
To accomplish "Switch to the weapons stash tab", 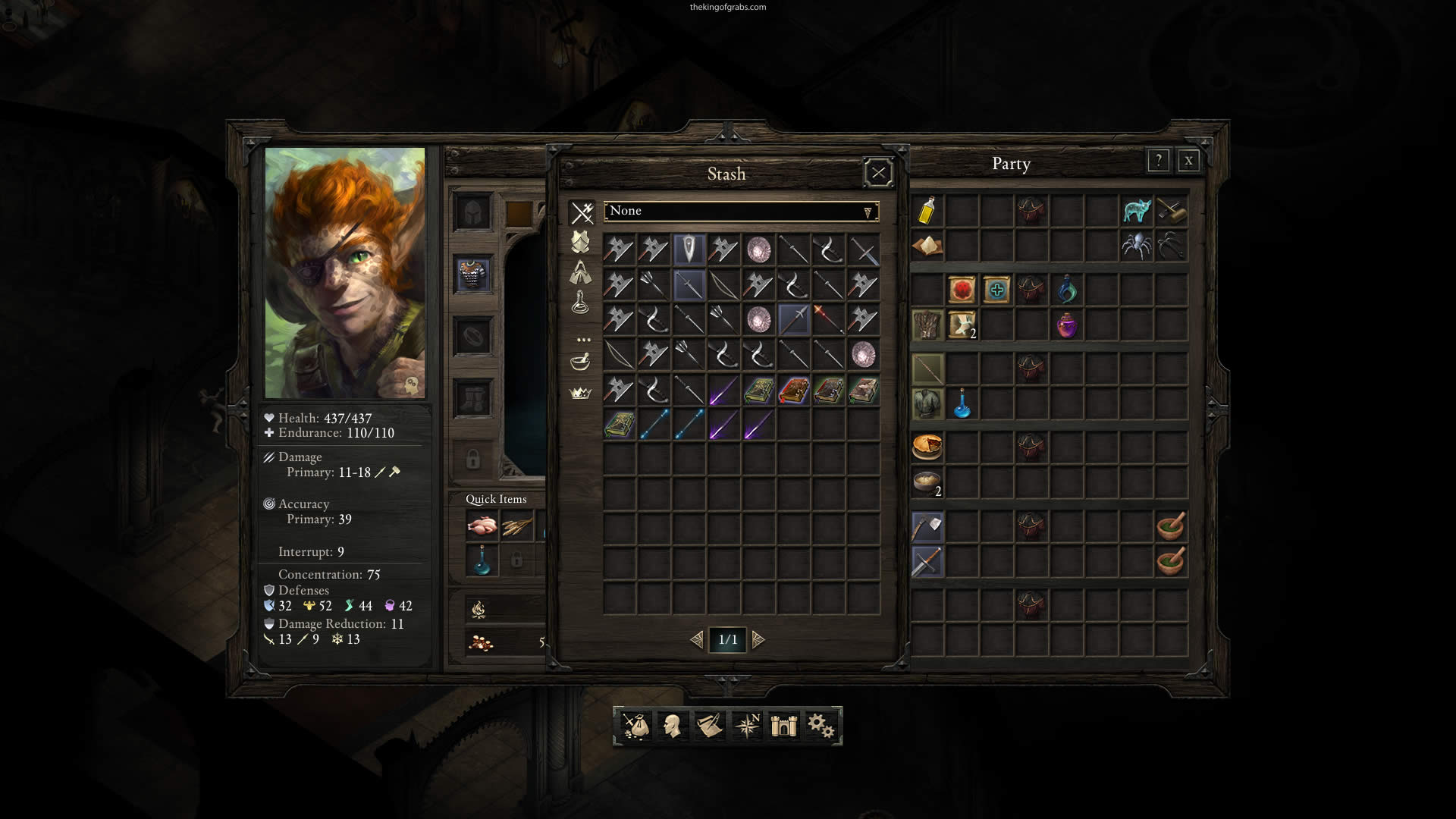I will click(x=582, y=213).
